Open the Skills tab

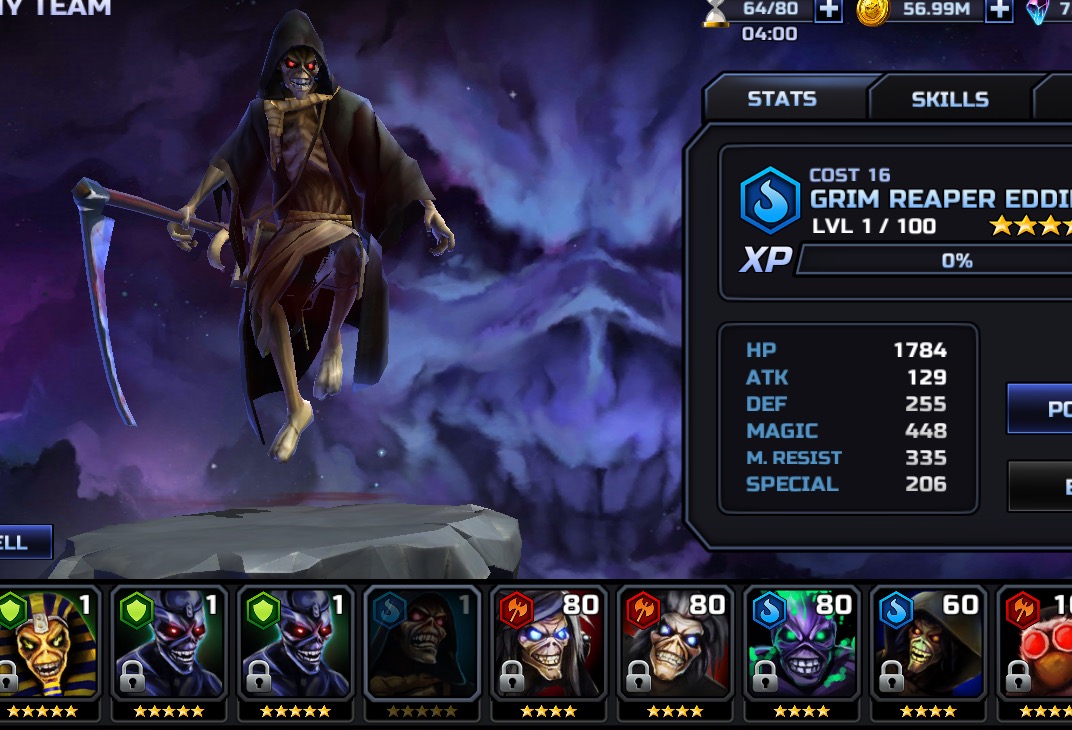(x=949, y=99)
